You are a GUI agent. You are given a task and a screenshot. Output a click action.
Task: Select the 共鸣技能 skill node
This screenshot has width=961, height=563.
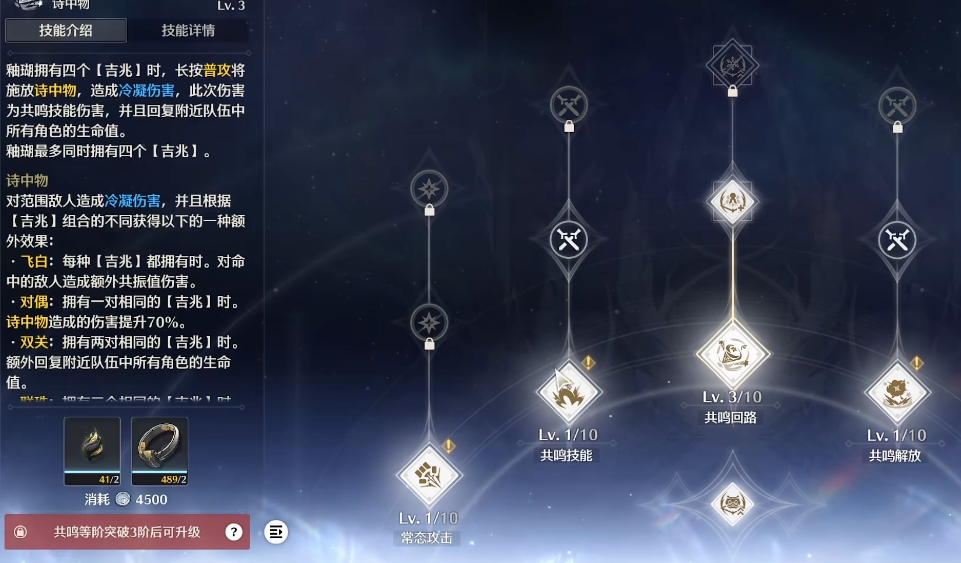[x=569, y=391]
